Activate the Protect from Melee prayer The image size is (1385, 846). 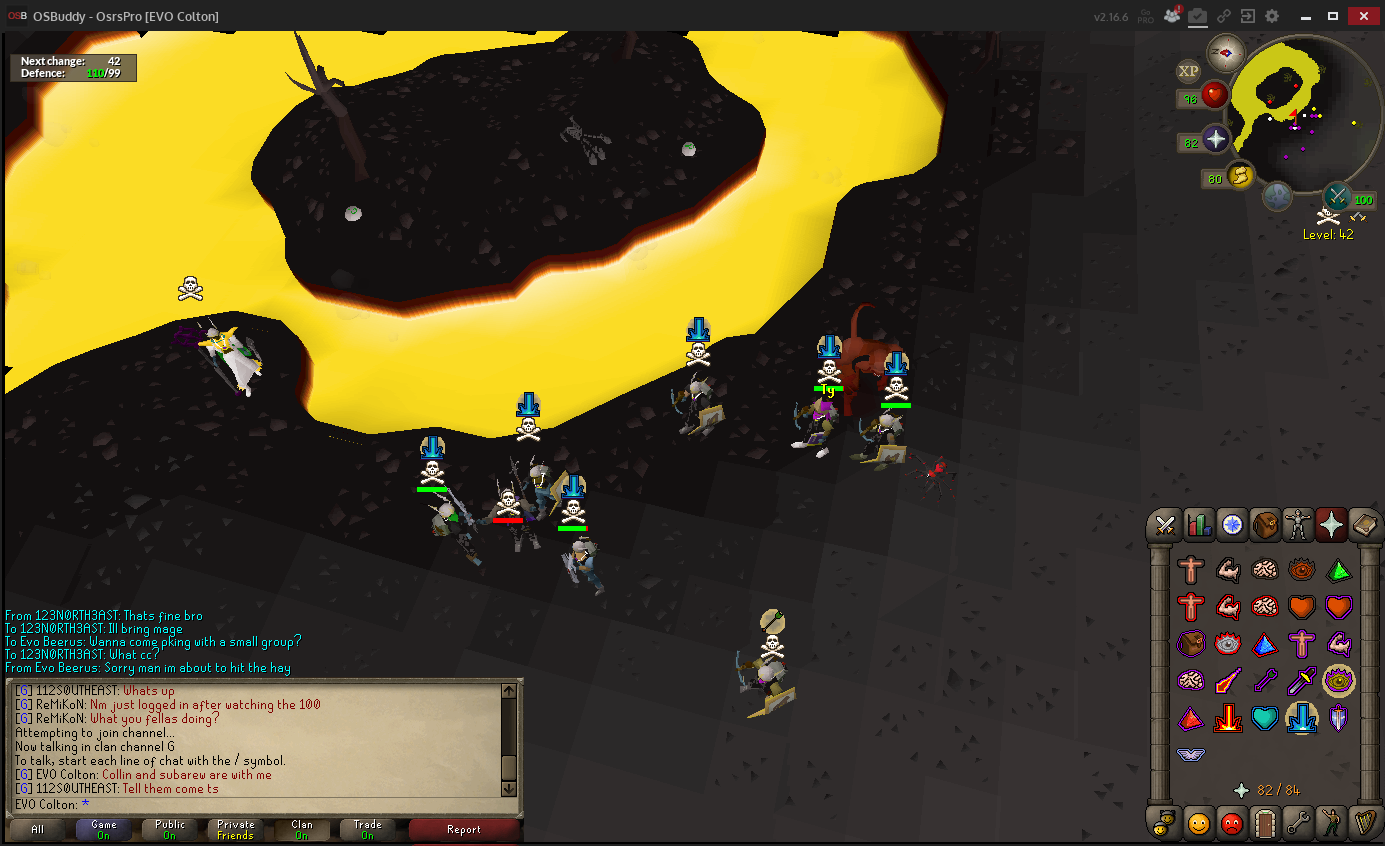[x=1302, y=681]
